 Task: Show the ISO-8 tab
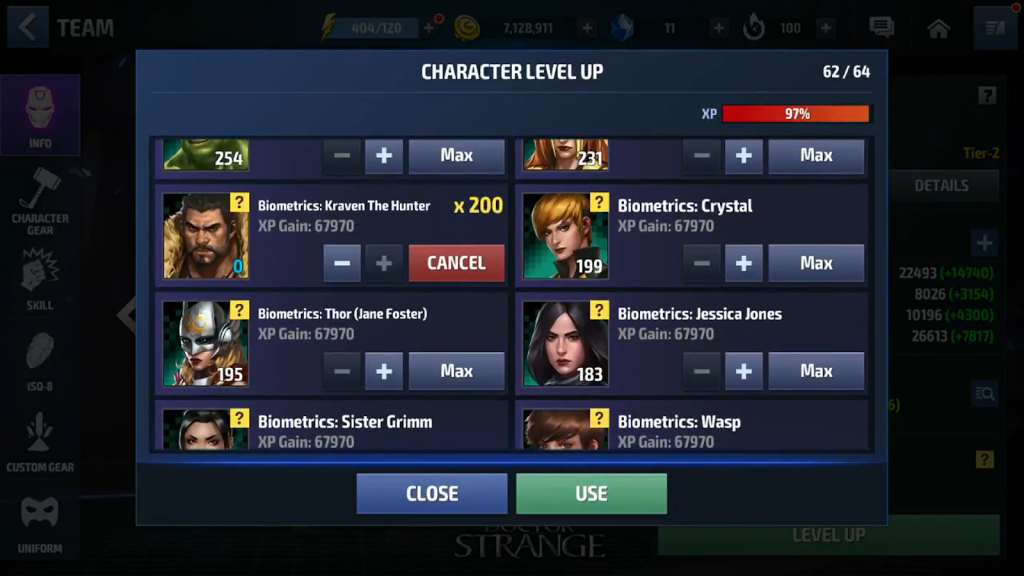tap(40, 362)
